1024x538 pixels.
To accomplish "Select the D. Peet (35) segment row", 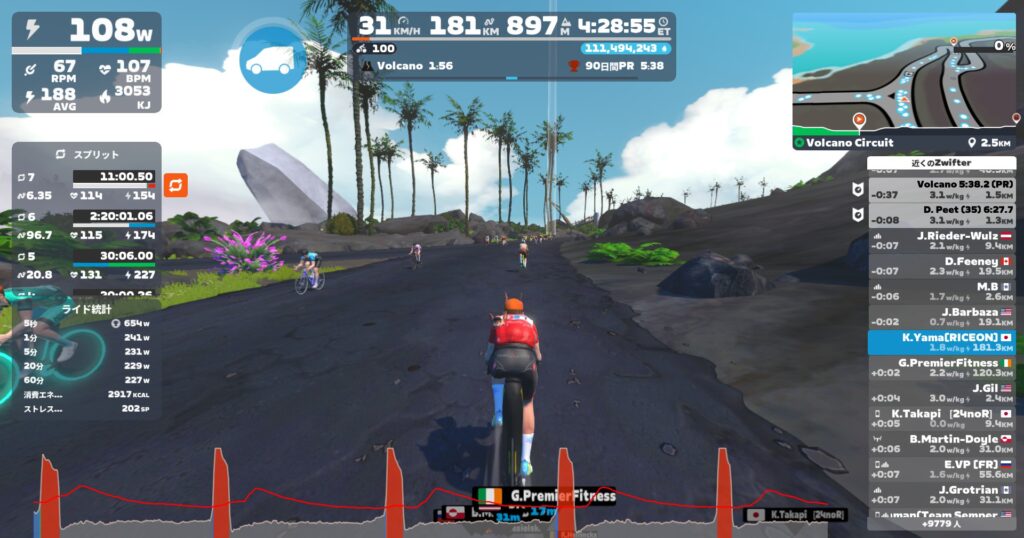I will pos(940,214).
